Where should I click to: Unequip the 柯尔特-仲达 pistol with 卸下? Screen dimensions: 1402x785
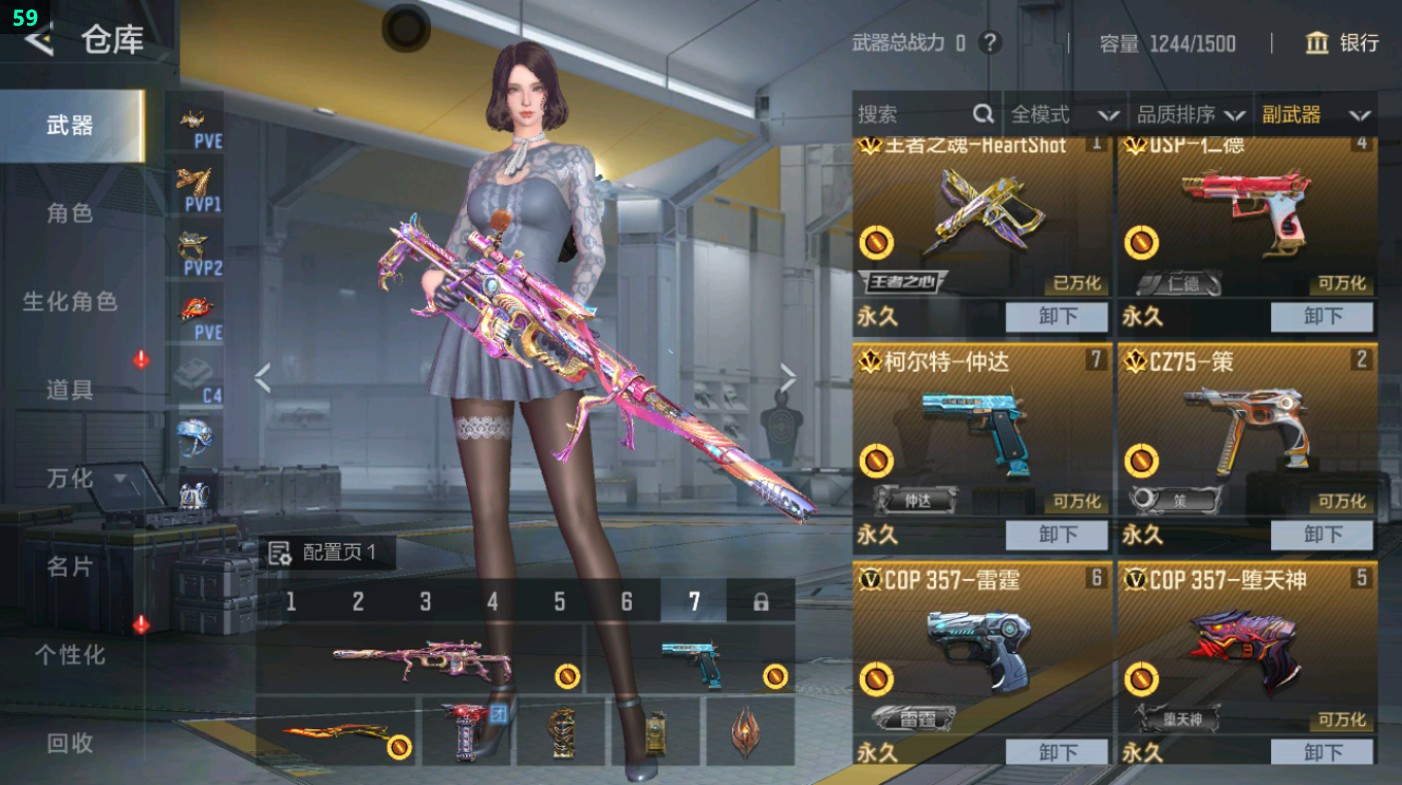[x=1057, y=535]
